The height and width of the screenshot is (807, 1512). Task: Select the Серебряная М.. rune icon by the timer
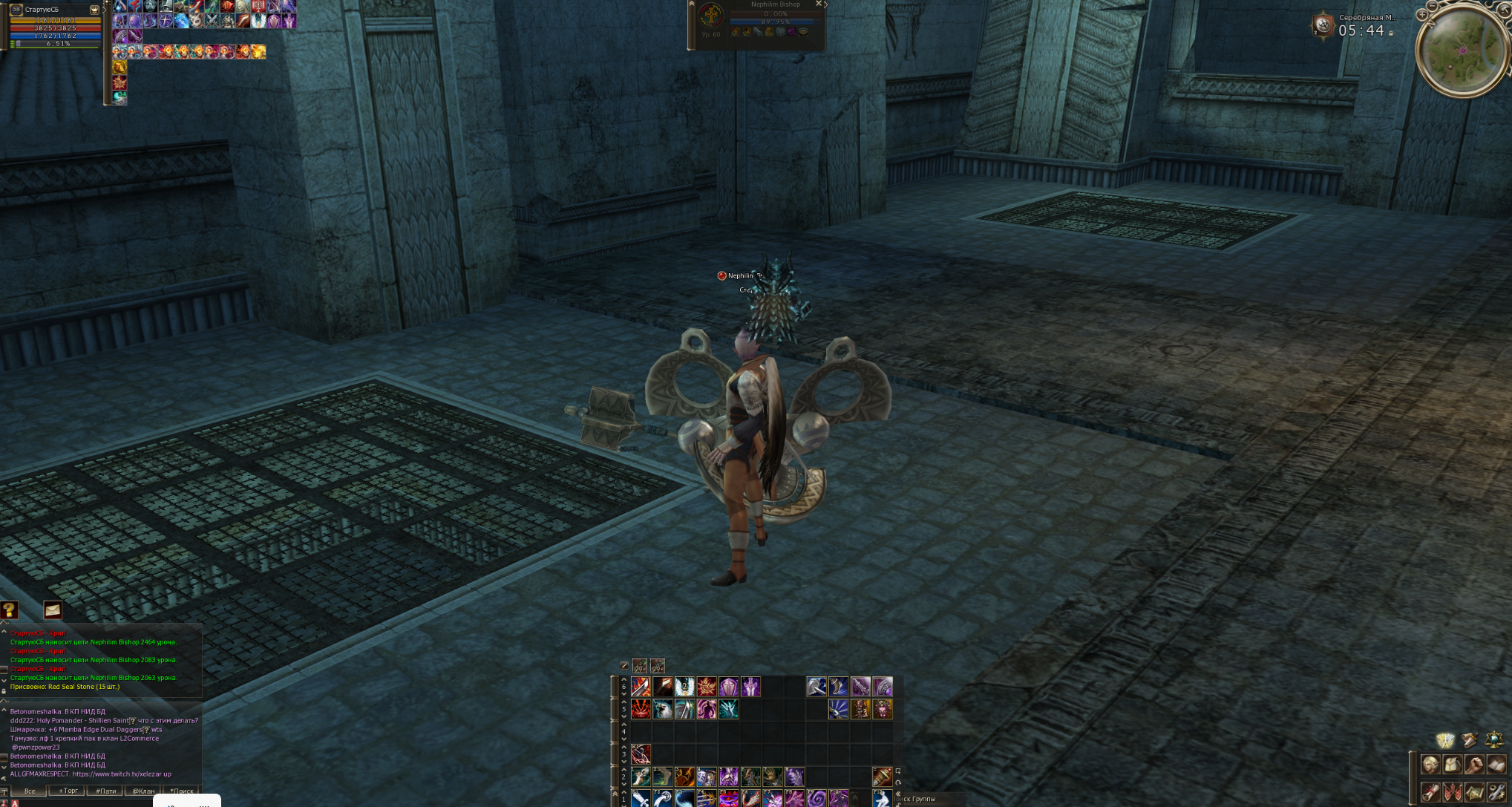point(1323,26)
